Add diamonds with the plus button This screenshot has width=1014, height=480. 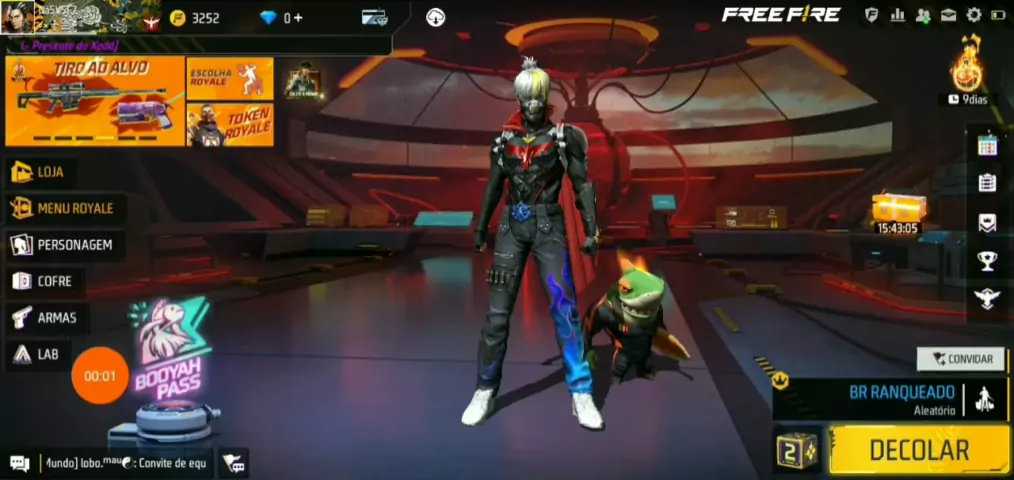[x=298, y=18]
